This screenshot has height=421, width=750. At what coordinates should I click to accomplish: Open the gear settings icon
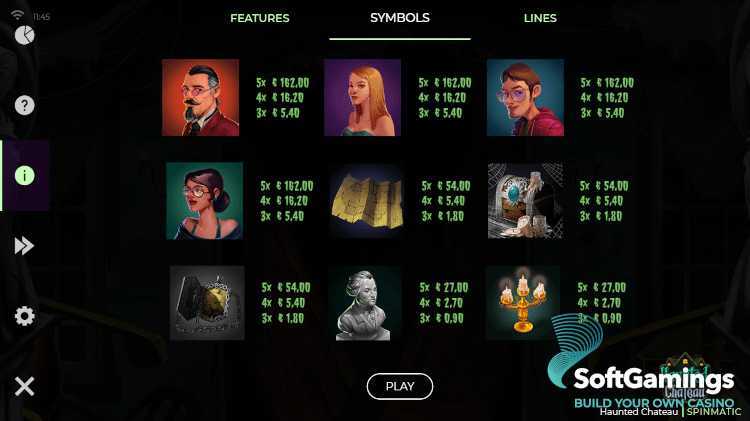pyautogui.click(x=25, y=316)
